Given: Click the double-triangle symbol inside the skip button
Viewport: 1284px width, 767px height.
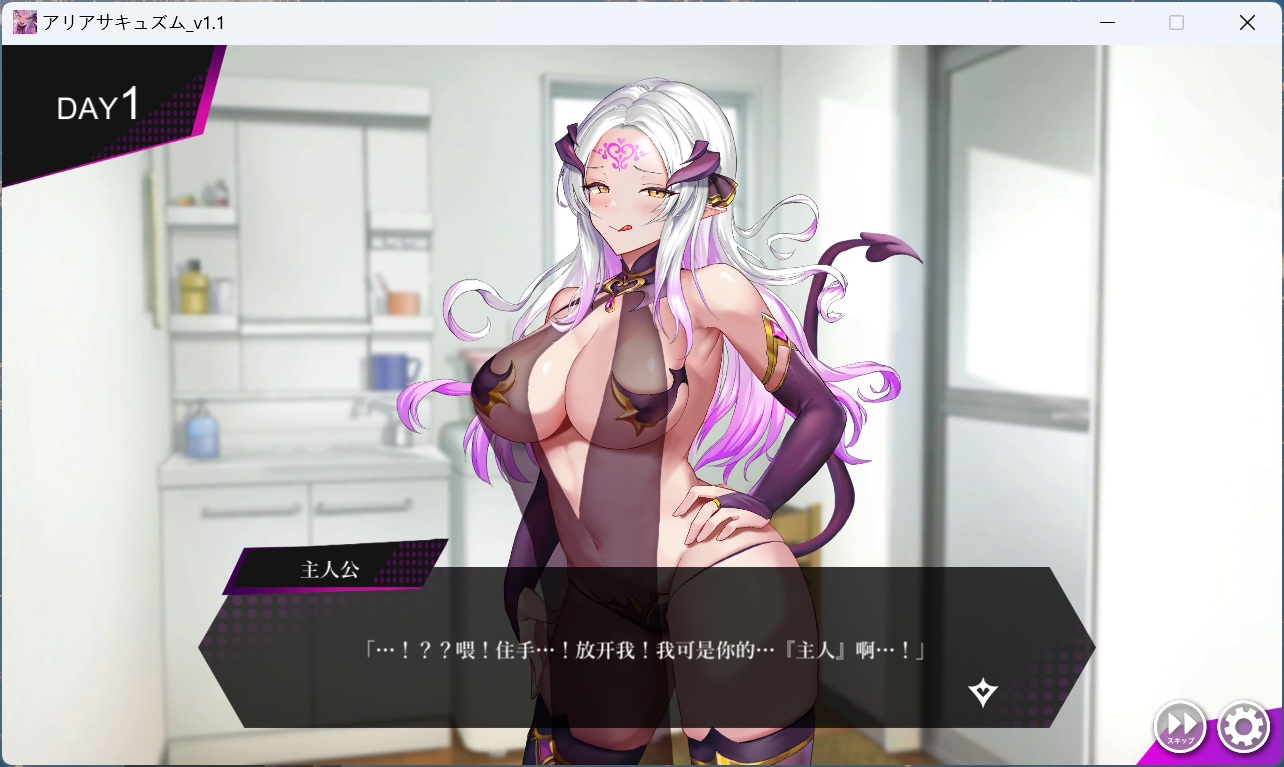Looking at the screenshot, I should (1180, 724).
